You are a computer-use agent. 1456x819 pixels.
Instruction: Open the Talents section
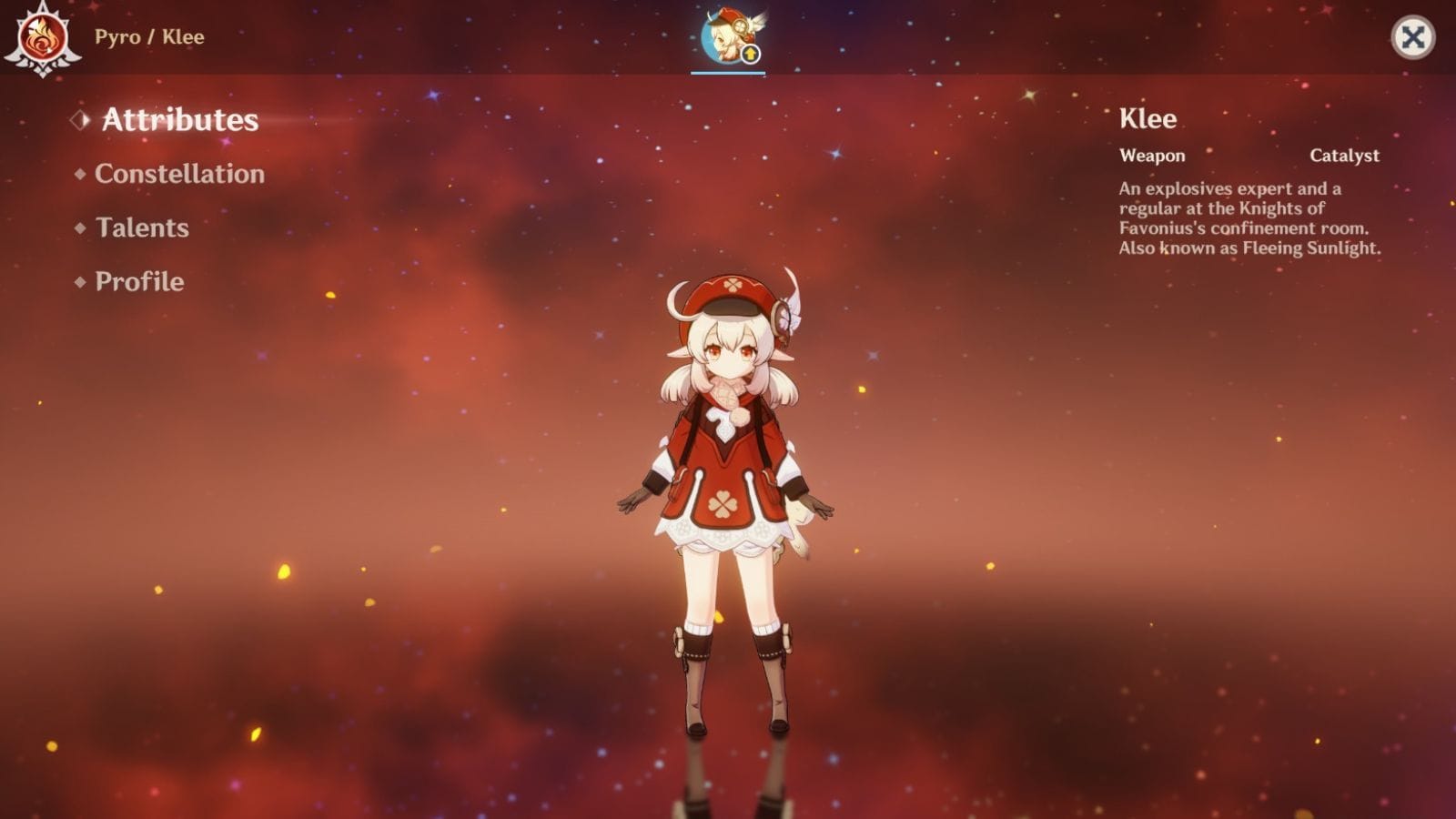coord(141,227)
